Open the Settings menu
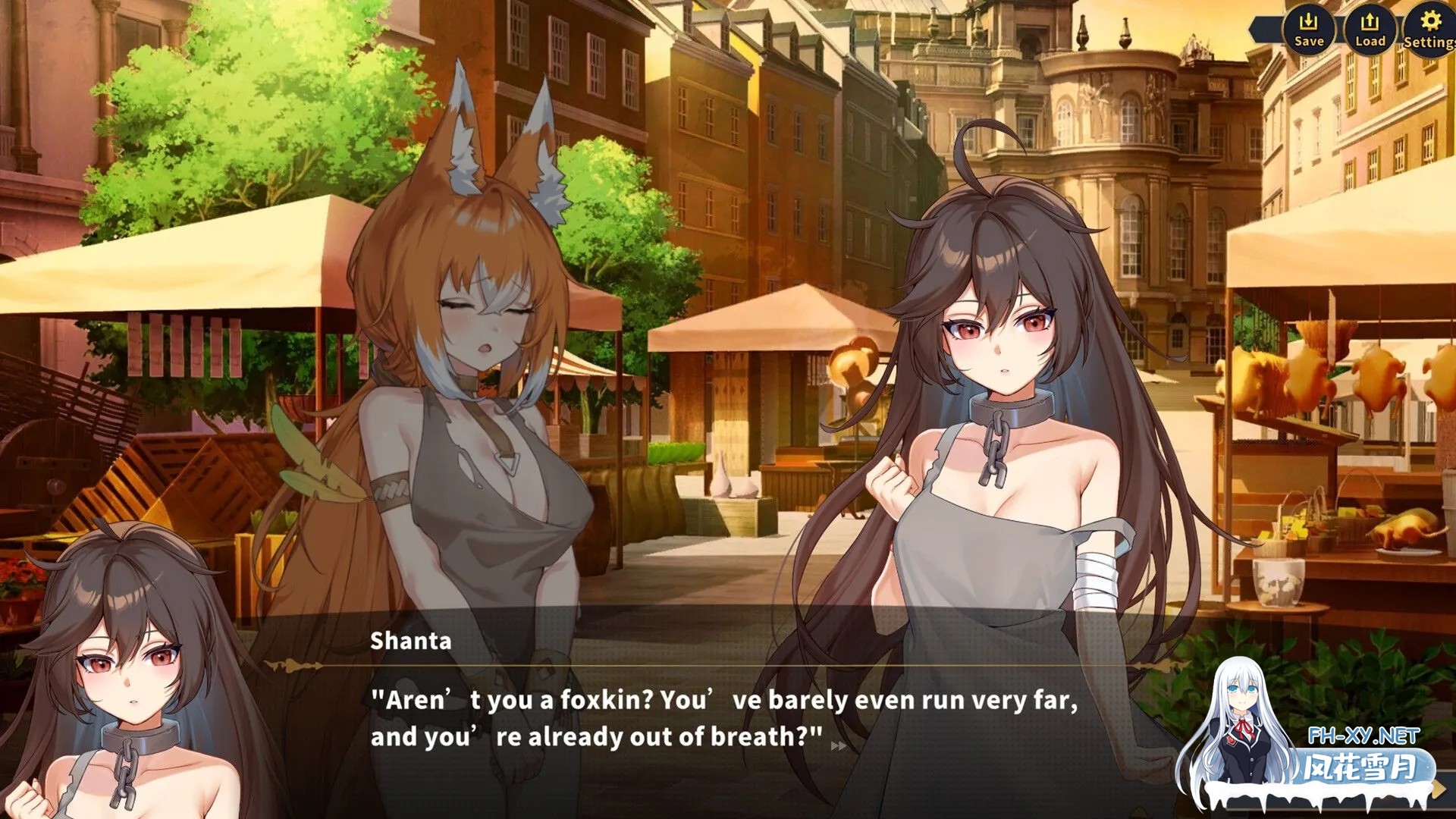Screen dimensions: 1456x819 pyautogui.click(x=1430, y=29)
